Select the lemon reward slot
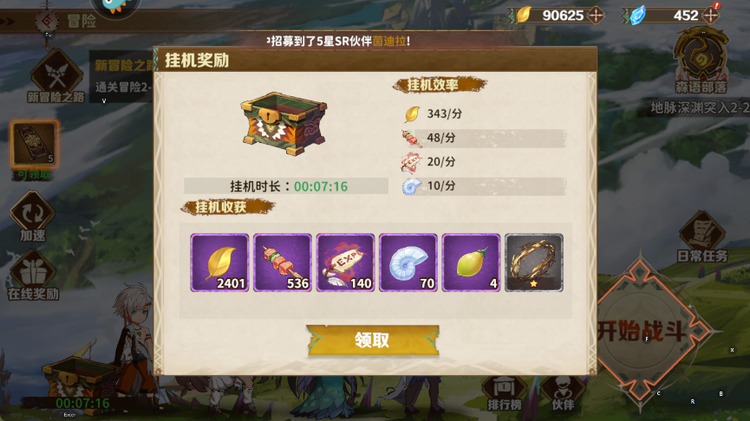The width and height of the screenshot is (750, 421). tap(471, 263)
